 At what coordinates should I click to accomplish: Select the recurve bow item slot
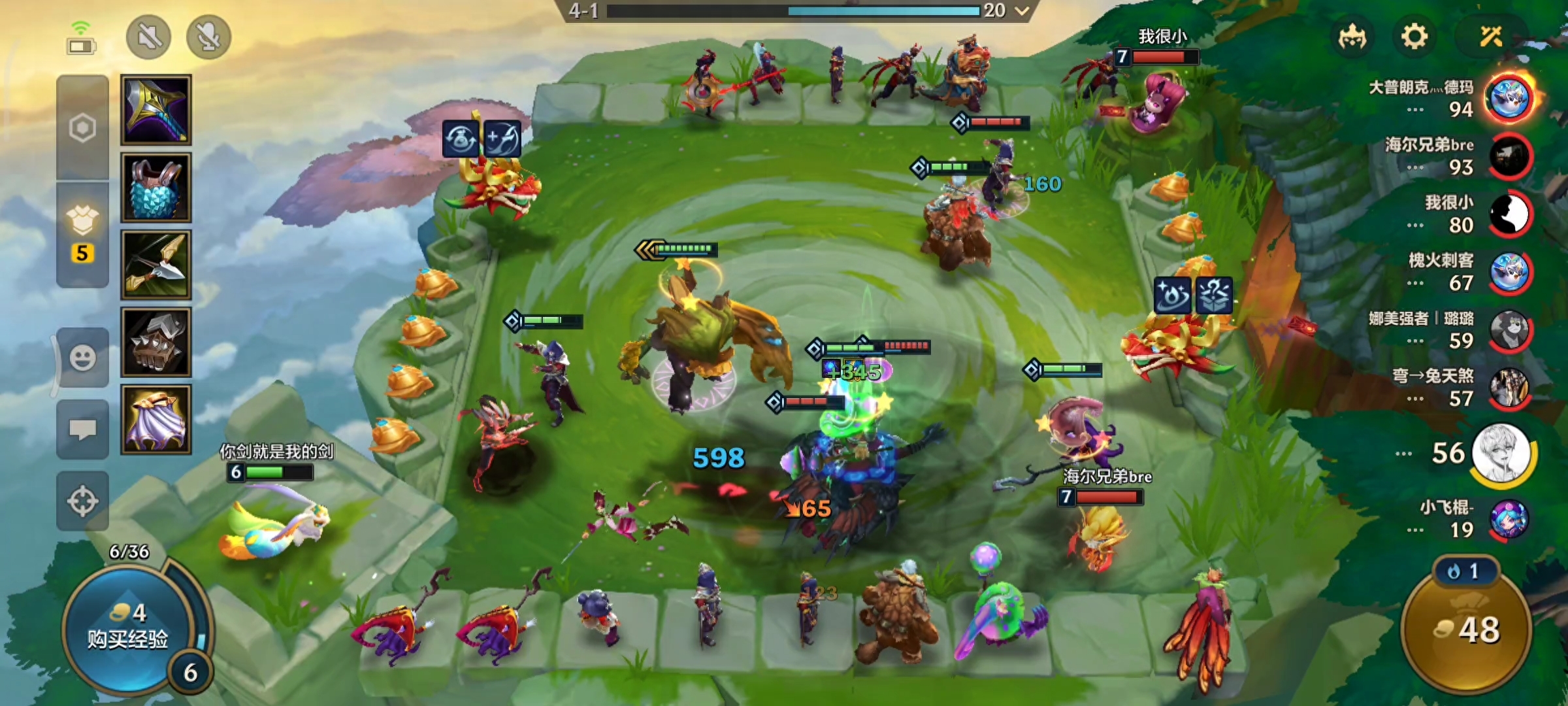click(x=156, y=265)
